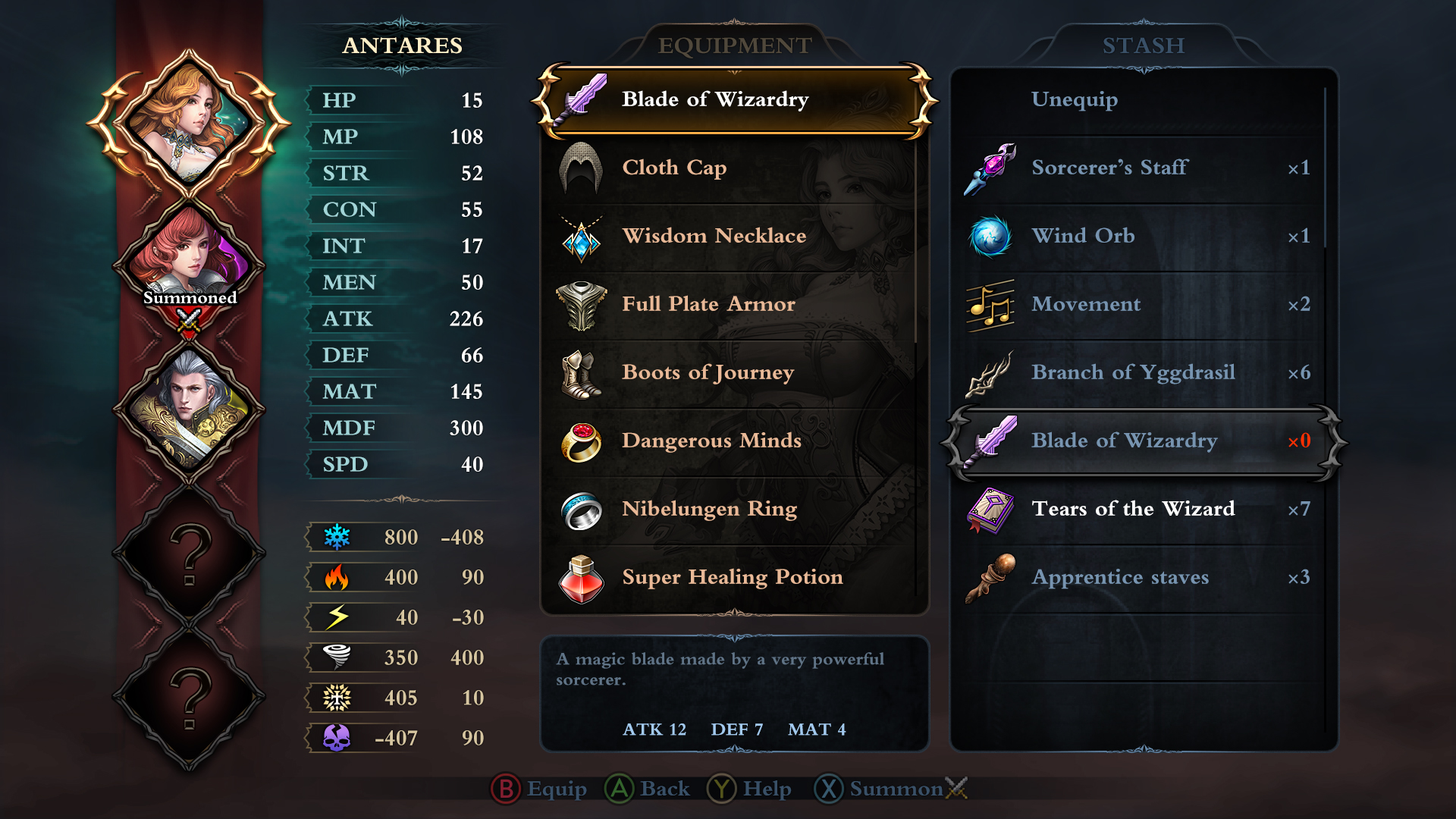This screenshot has height=819, width=1456.
Task: Select the Wisdom Necklace slot
Action: 734,237
